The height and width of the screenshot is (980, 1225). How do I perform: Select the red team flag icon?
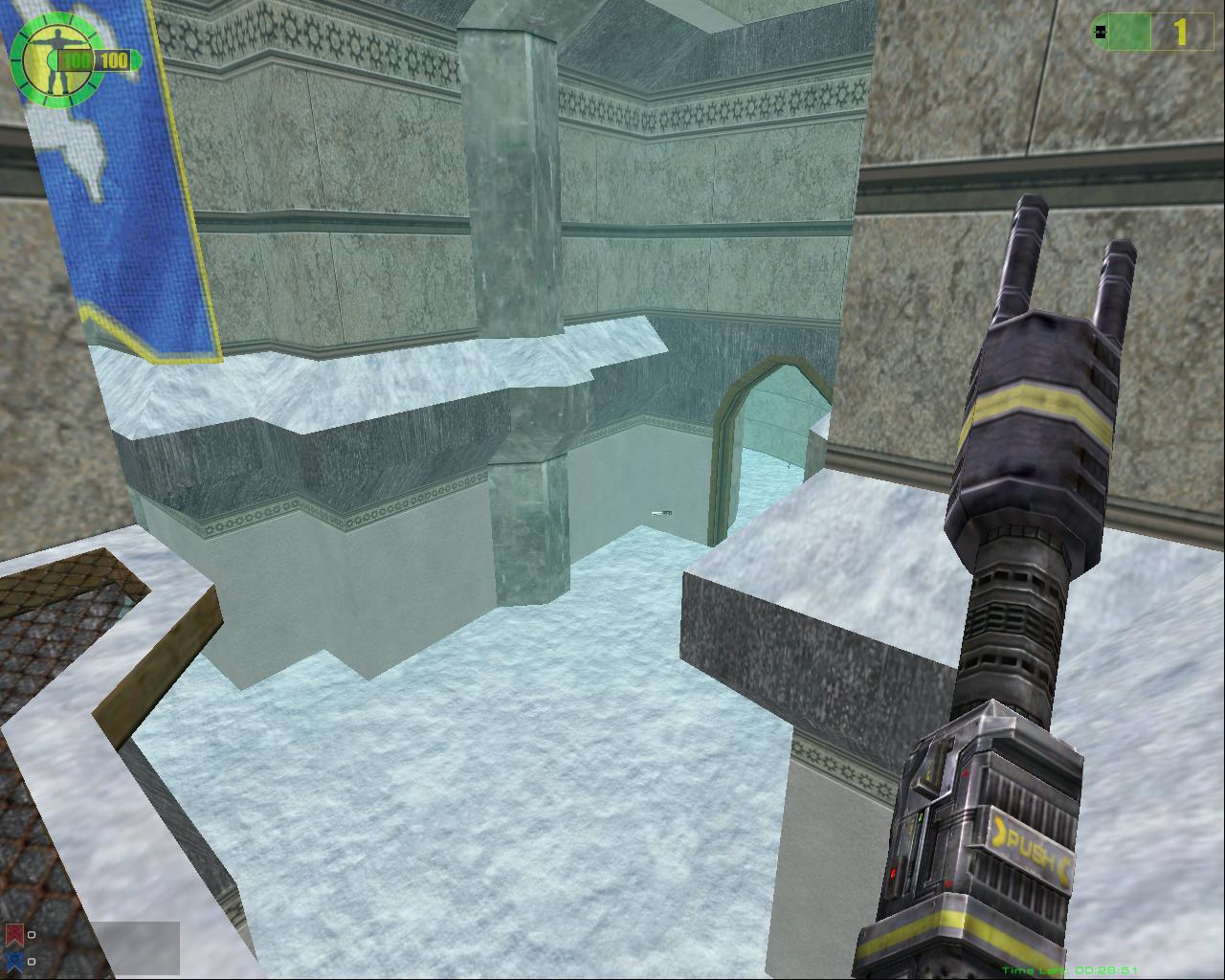pyautogui.click(x=14, y=934)
